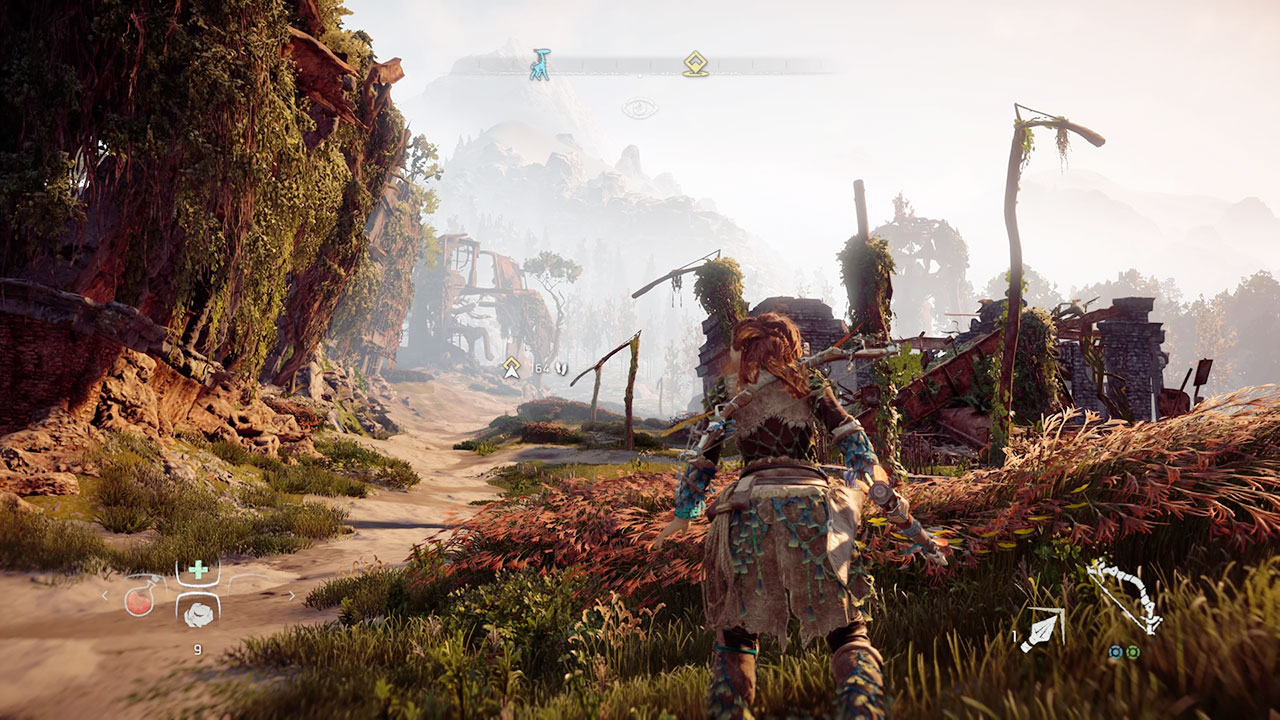Use the green cross medicine pouch
The width and height of the screenshot is (1280, 720).
[x=198, y=571]
